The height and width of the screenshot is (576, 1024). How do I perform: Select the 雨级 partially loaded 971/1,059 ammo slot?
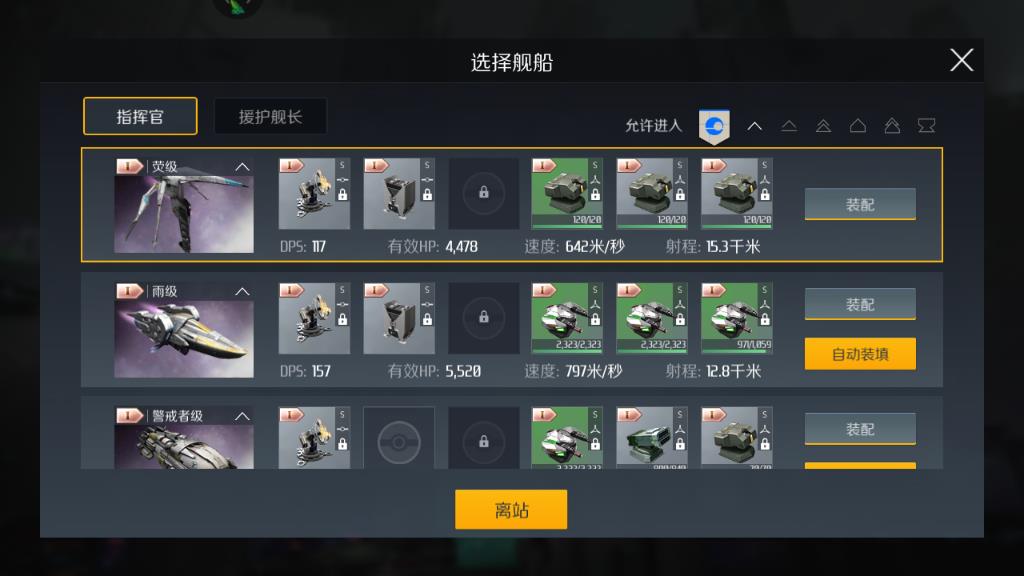pyautogui.click(x=737, y=318)
